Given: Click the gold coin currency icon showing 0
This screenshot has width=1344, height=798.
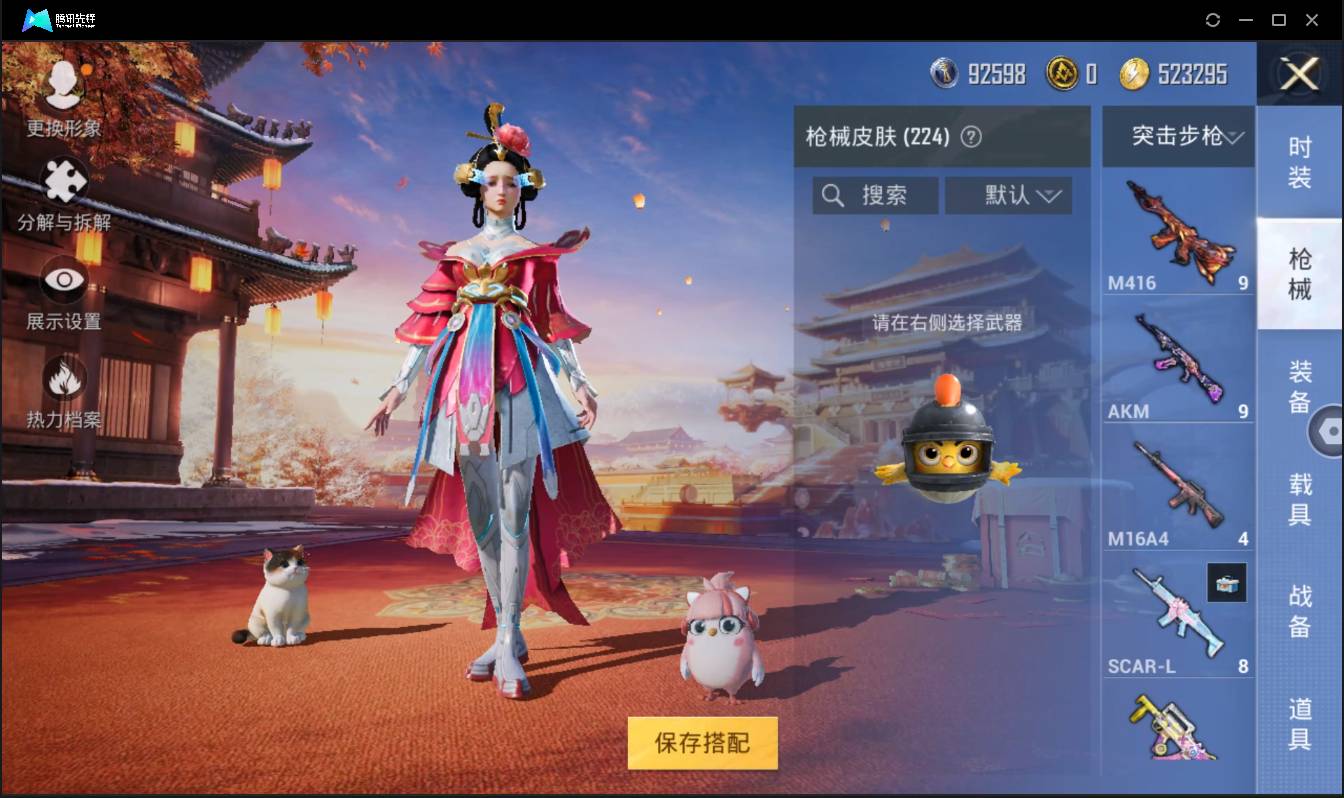Looking at the screenshot, I should 1062,73.
